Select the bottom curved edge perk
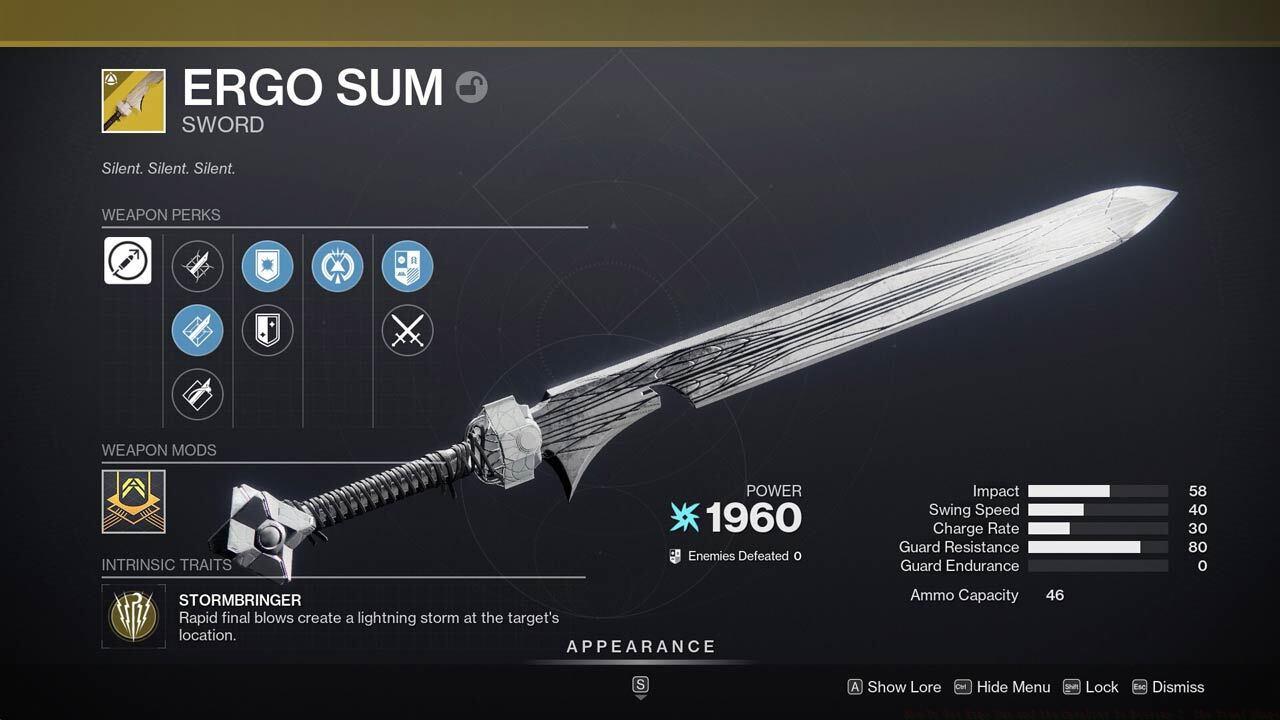1280x720 pixels. pos(197,393)
